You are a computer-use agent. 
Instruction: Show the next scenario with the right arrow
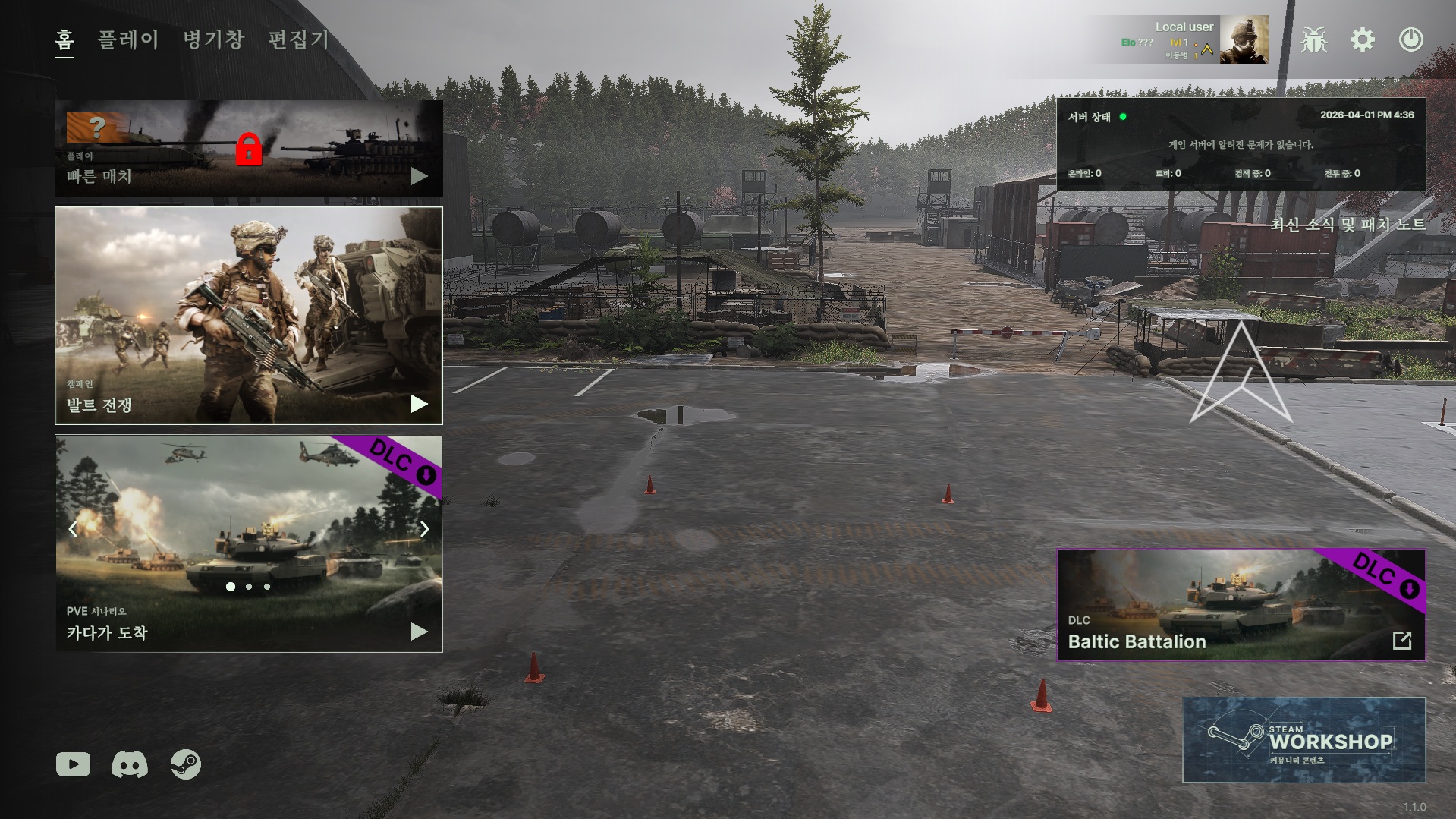pyautogui.click(x=424, y=529)
